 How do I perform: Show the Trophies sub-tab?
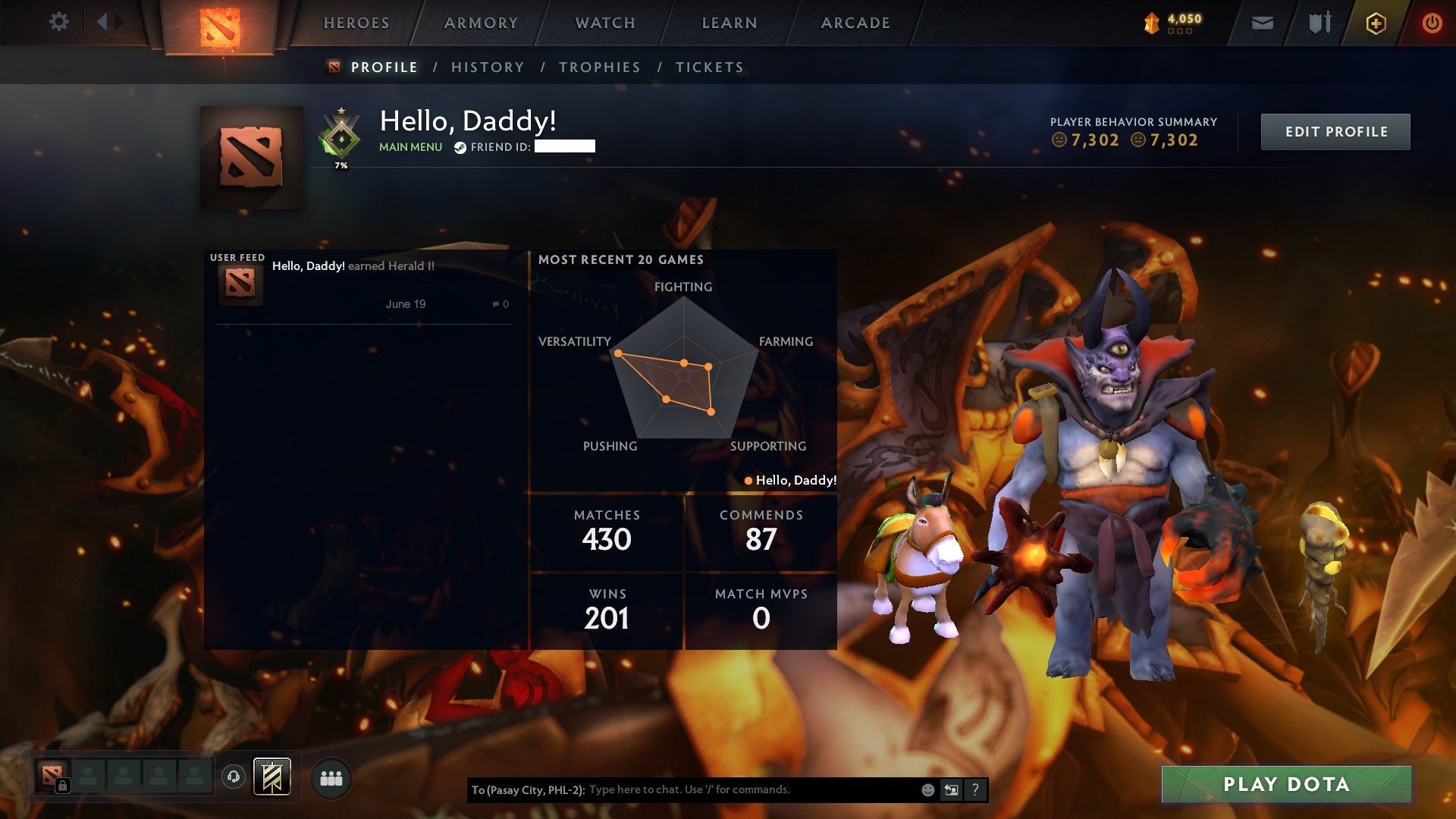tap(600, 67)
